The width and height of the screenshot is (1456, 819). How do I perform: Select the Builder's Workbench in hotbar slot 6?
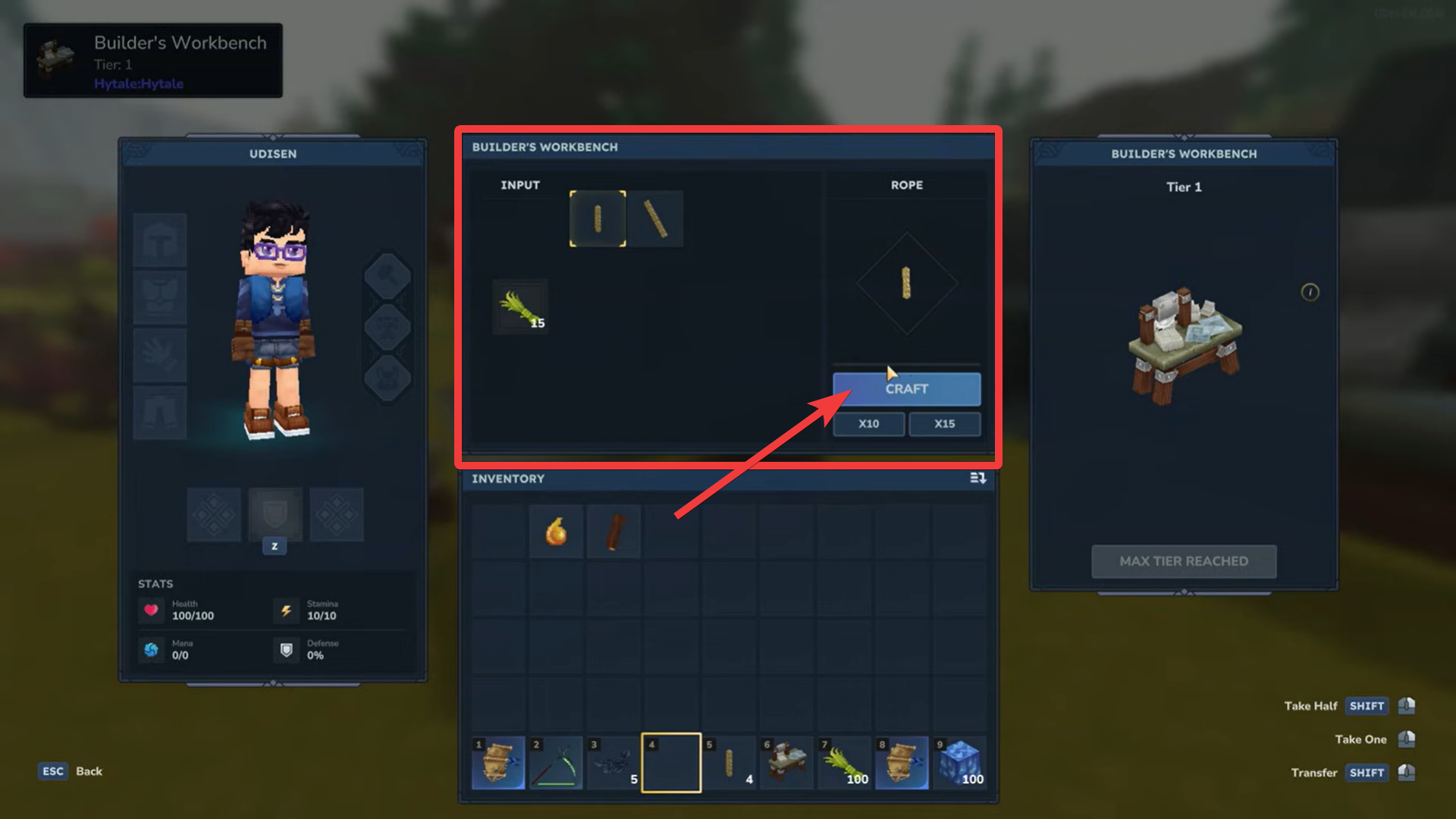click(786, 762)
